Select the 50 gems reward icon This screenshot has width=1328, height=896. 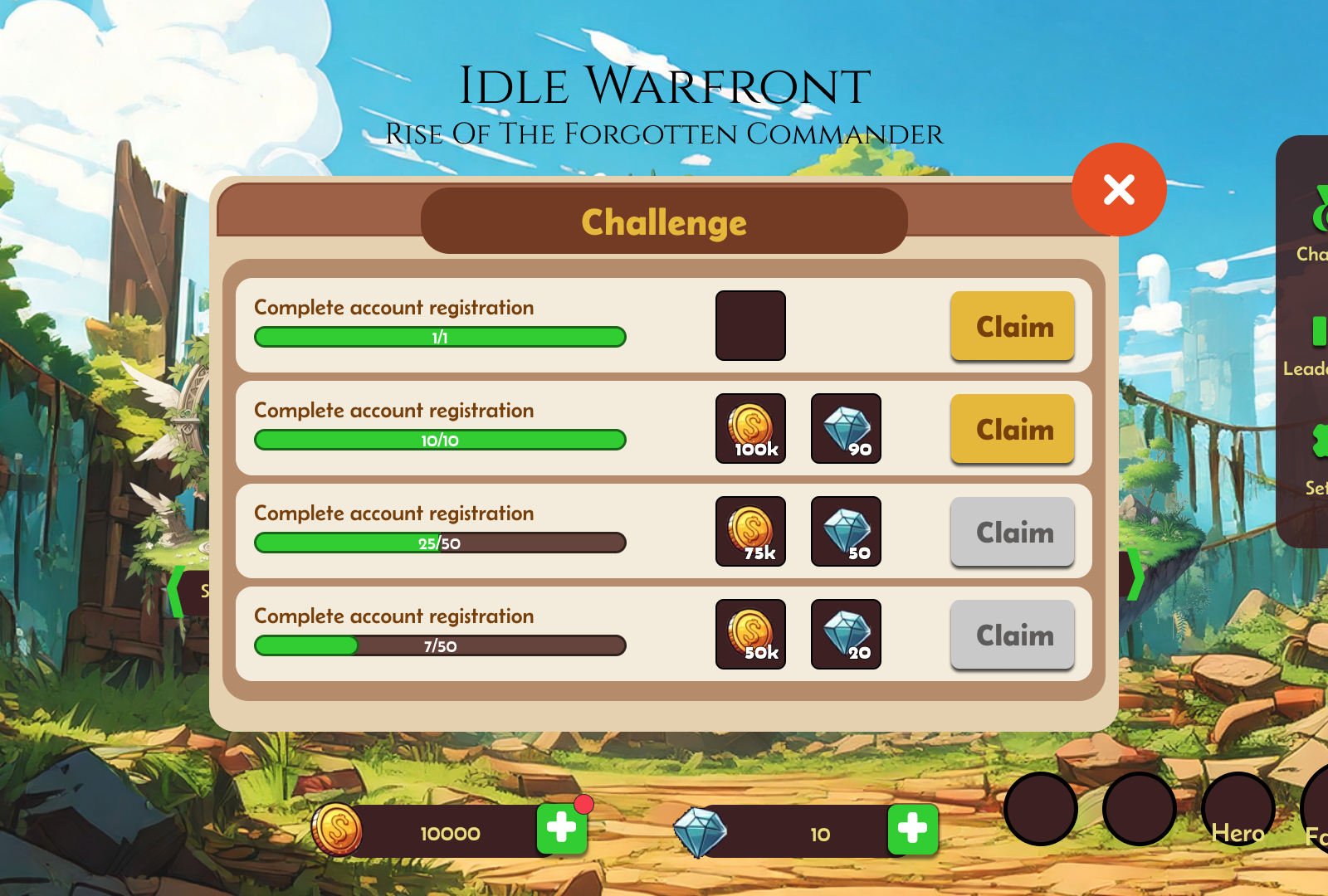coord(846,532)
